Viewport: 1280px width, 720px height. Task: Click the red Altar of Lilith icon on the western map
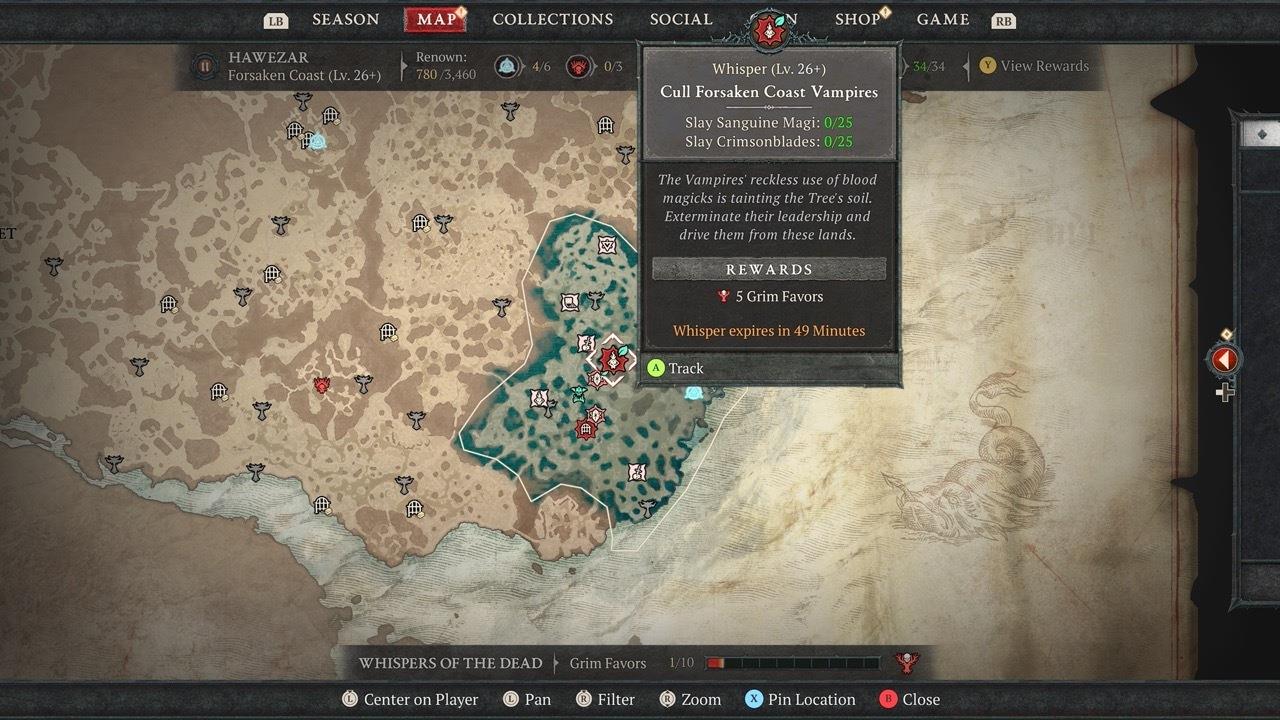tap(322, 386)
